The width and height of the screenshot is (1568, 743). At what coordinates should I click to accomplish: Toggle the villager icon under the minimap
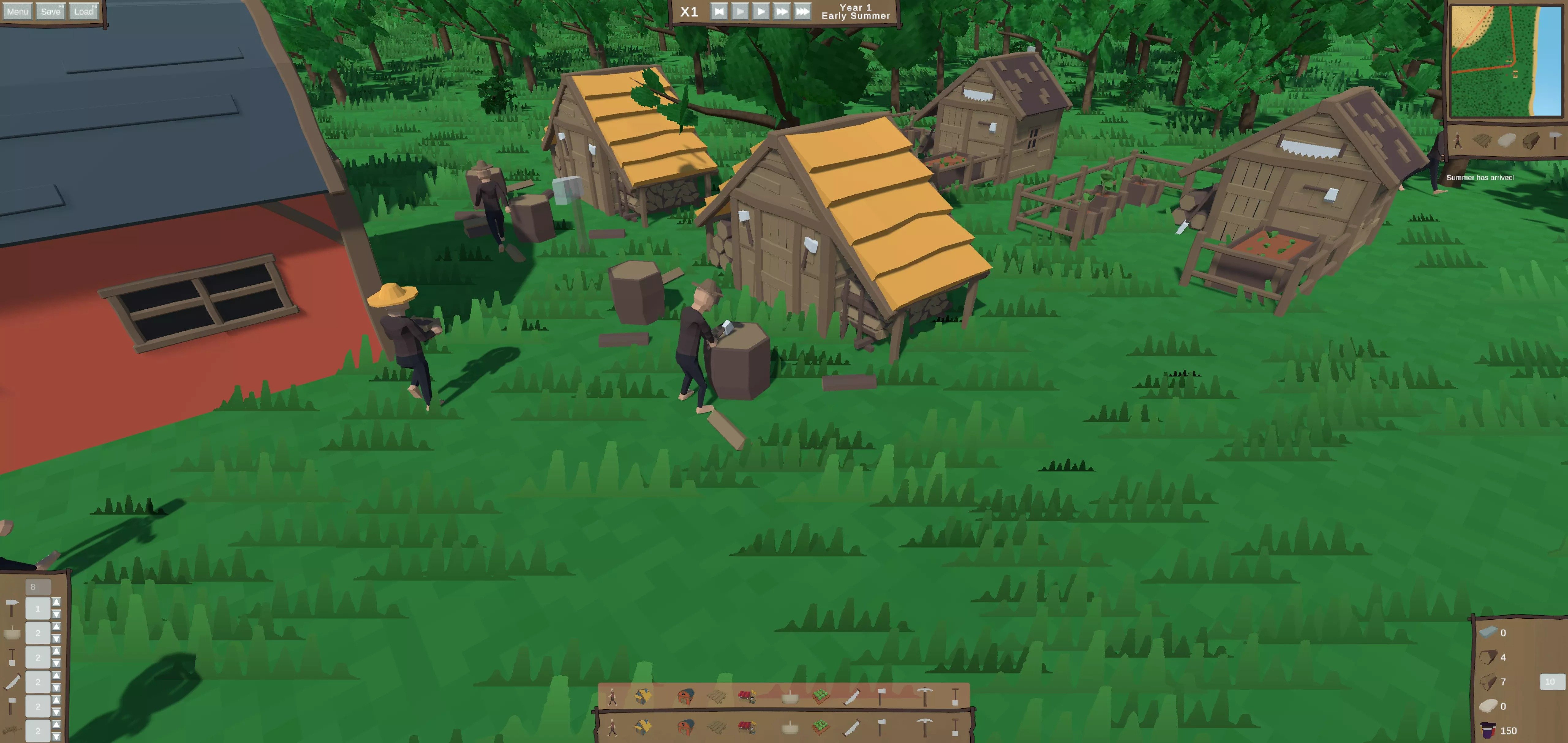click(1458, 141)
